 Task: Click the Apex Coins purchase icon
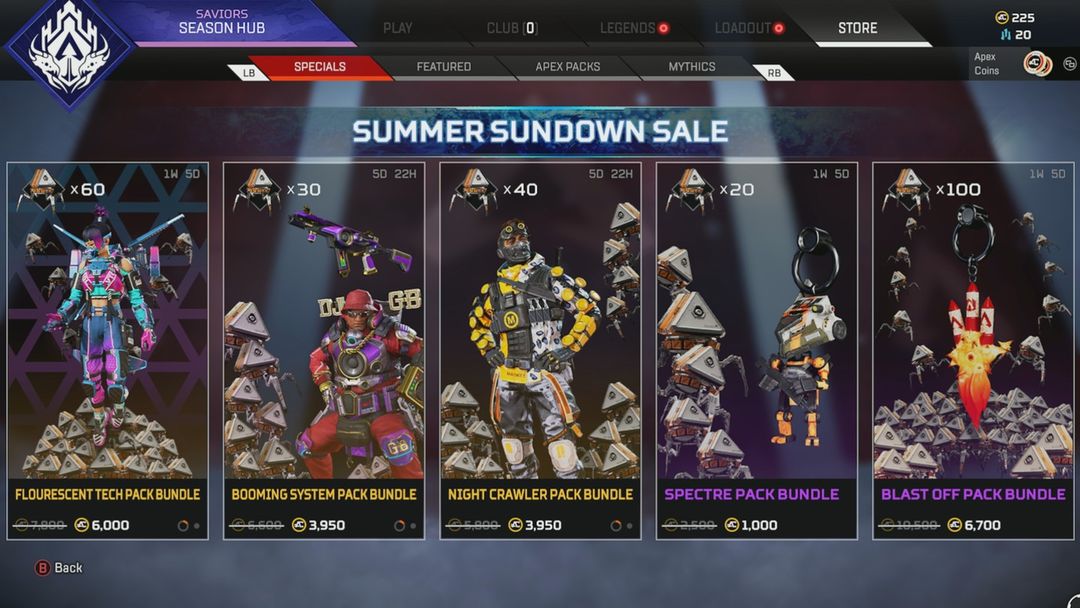click(x=1037, y=64)
